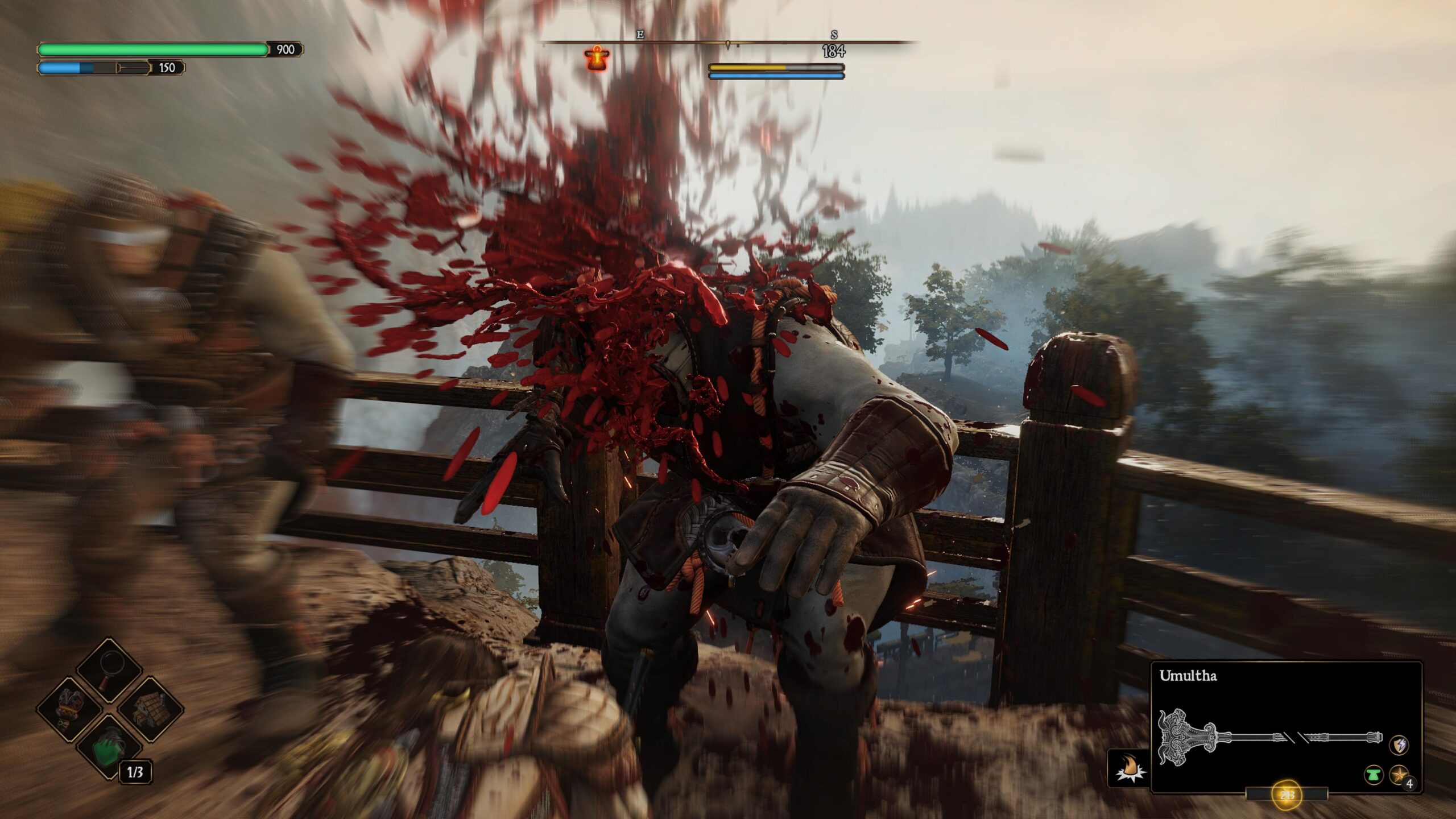Click the lightning shield rune icon
Screen dimensions: 1456x819
click(x=1399, y=745)
